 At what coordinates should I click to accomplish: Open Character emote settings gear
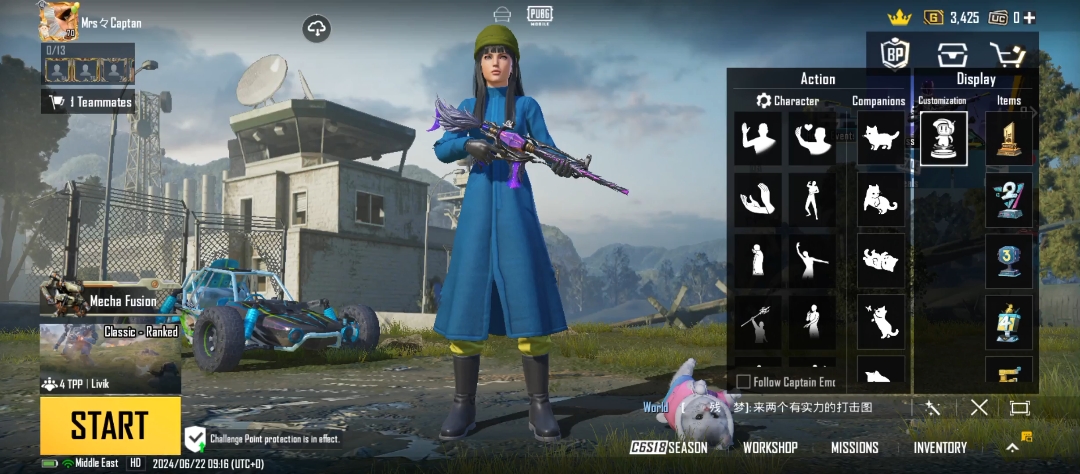pyautogui.click(x=764, y=101)
